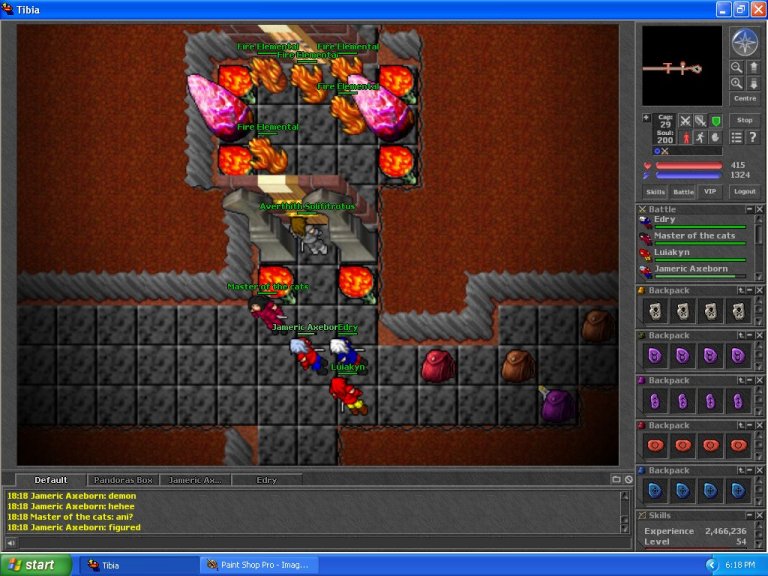Image resolution: width=768 pixels, height=576 pixels.
Task: Open the Windows start menu
Action: [x=36, y=565]
